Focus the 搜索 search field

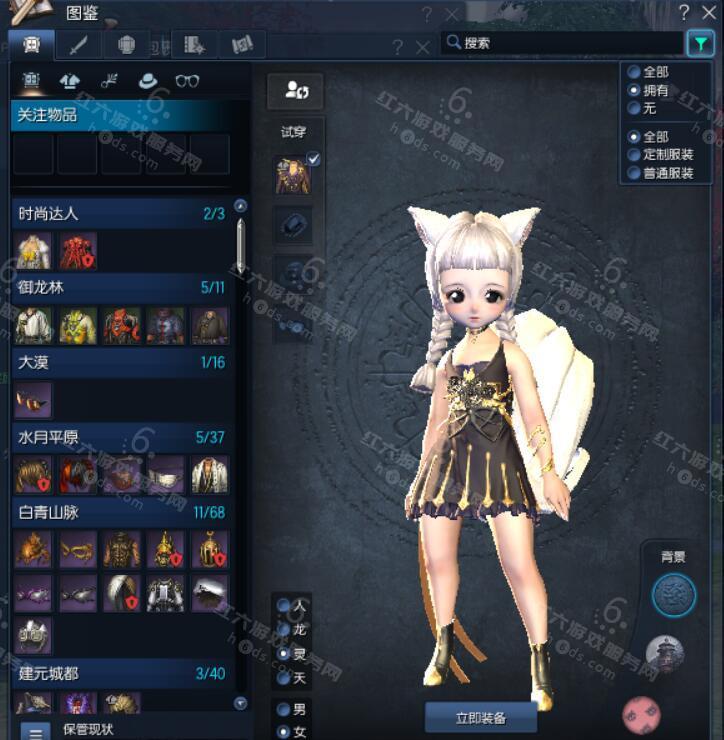565,43
